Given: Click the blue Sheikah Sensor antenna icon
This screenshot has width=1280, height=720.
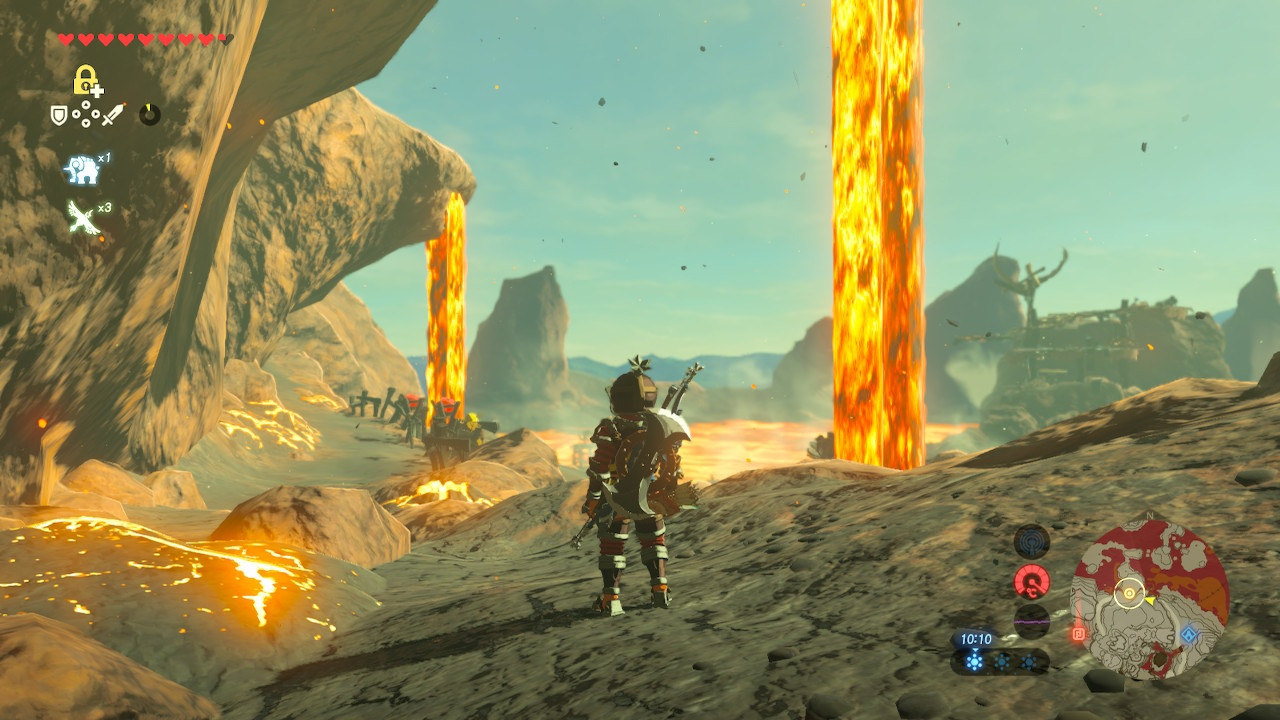Looking at the screenshot, I should (1031, 541).
